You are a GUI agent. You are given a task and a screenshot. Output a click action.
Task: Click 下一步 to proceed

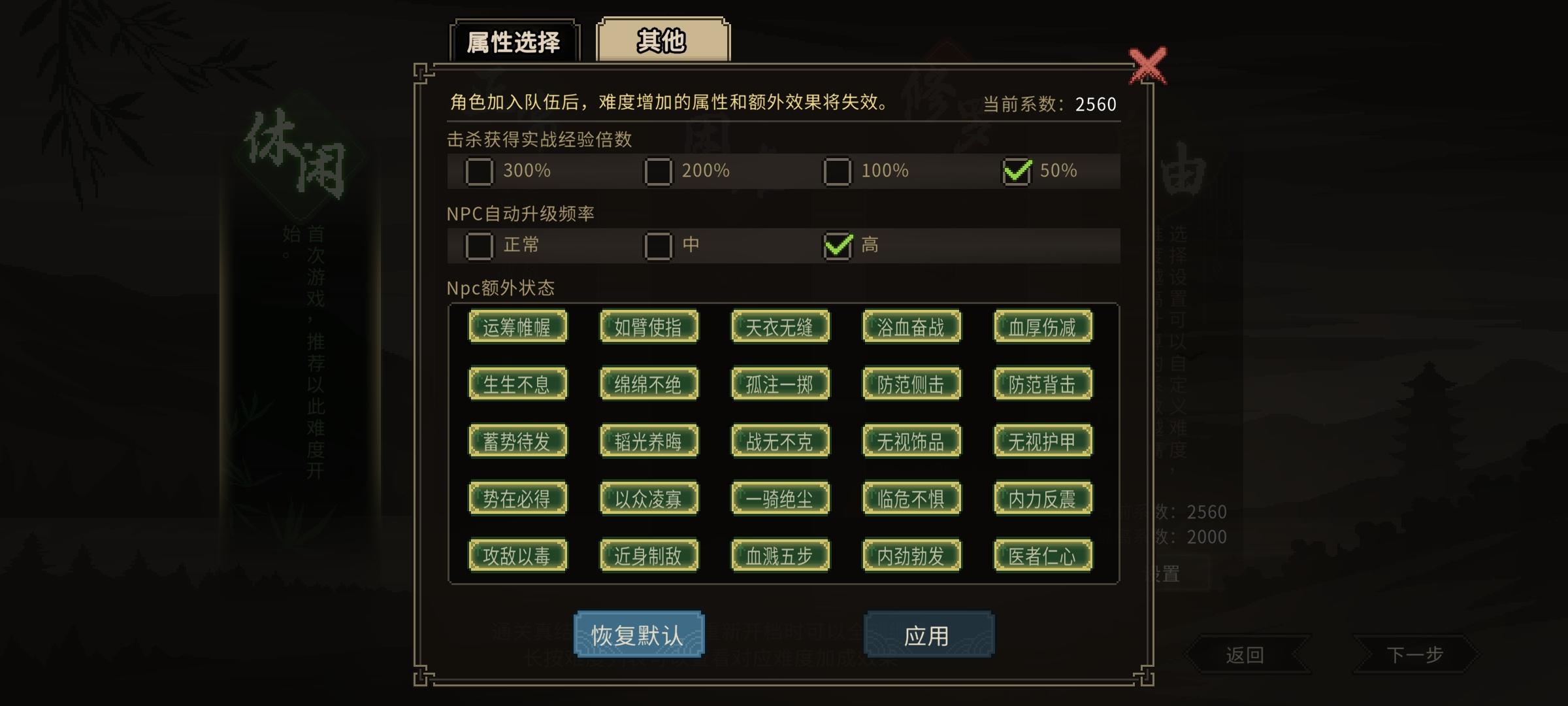tap(1415, 656)
